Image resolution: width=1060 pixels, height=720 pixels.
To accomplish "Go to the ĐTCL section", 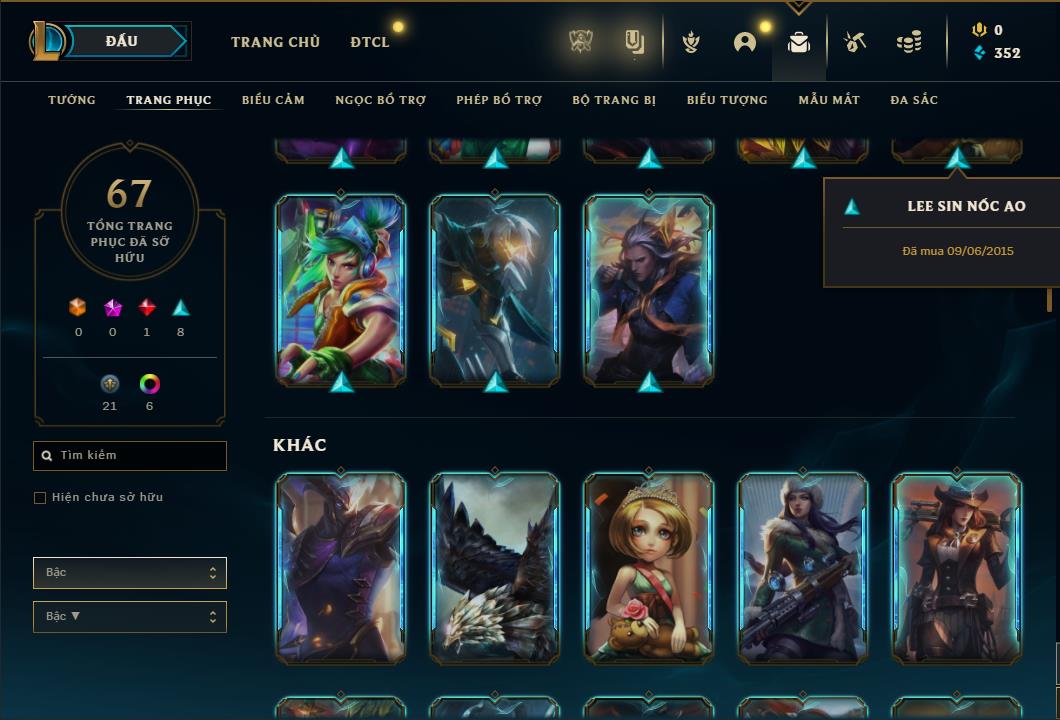I will pos(370,42).
